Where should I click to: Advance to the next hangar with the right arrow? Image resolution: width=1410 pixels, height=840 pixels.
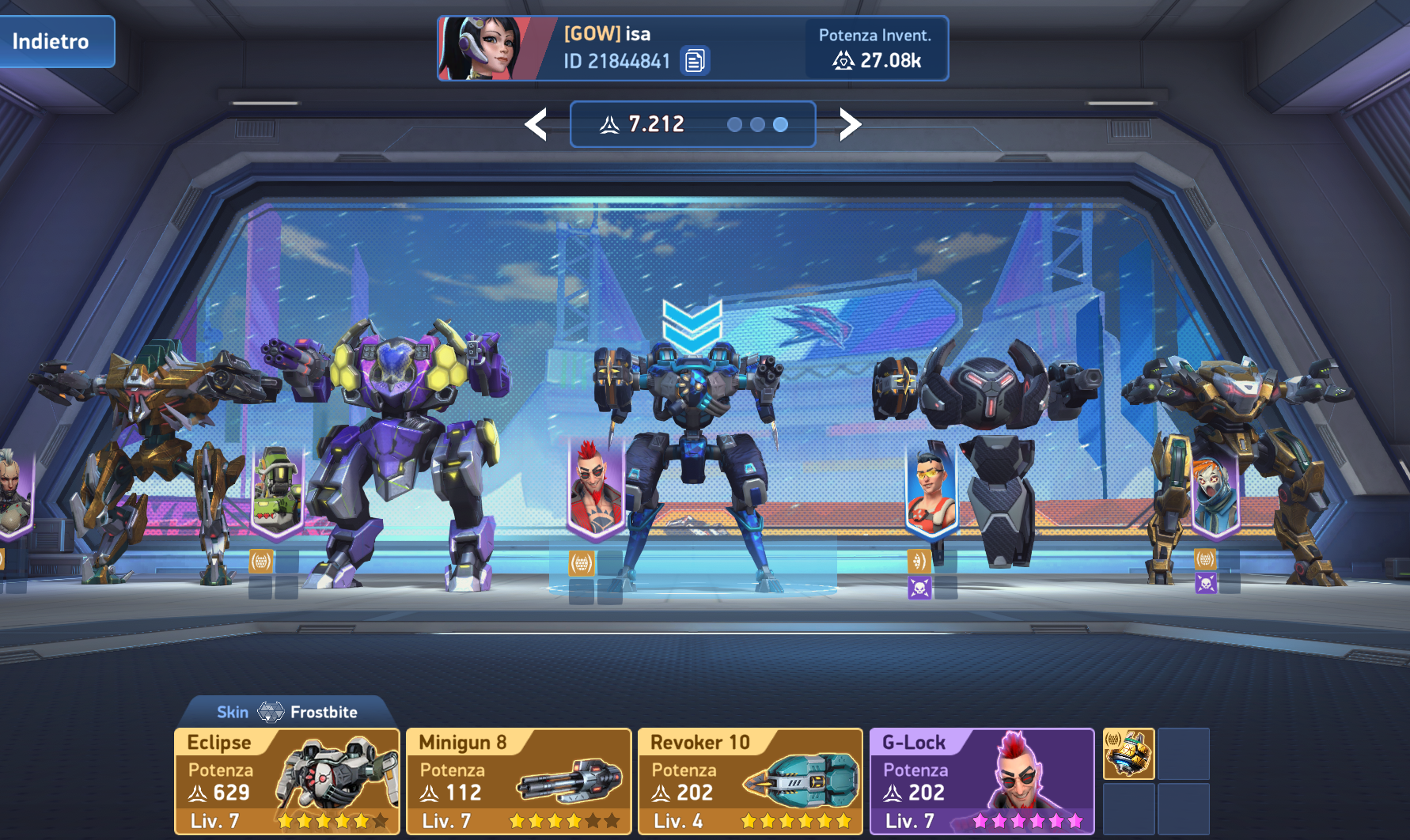click(x=850, y=124)
